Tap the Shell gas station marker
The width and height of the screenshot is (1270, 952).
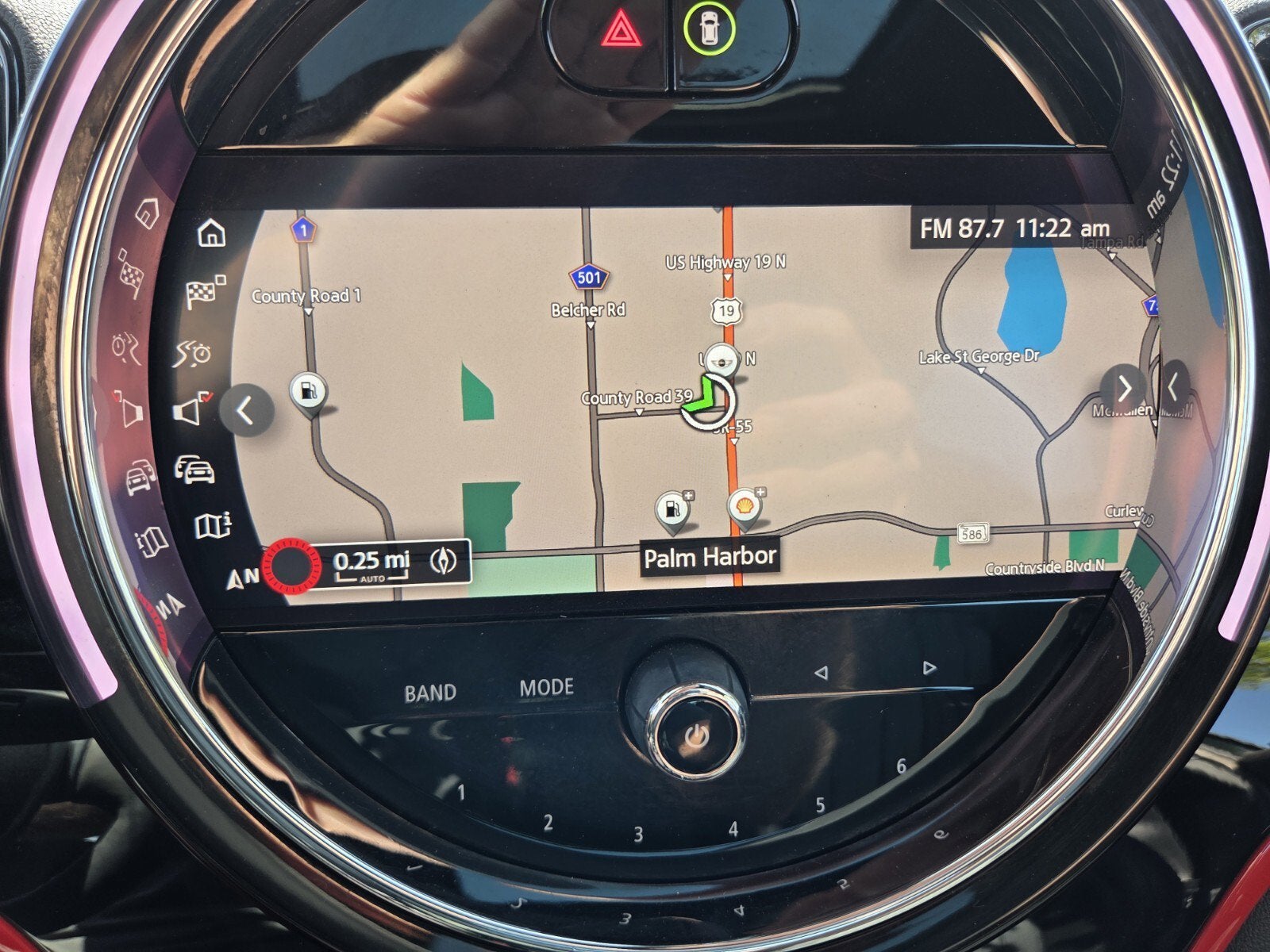click(746, 506)
